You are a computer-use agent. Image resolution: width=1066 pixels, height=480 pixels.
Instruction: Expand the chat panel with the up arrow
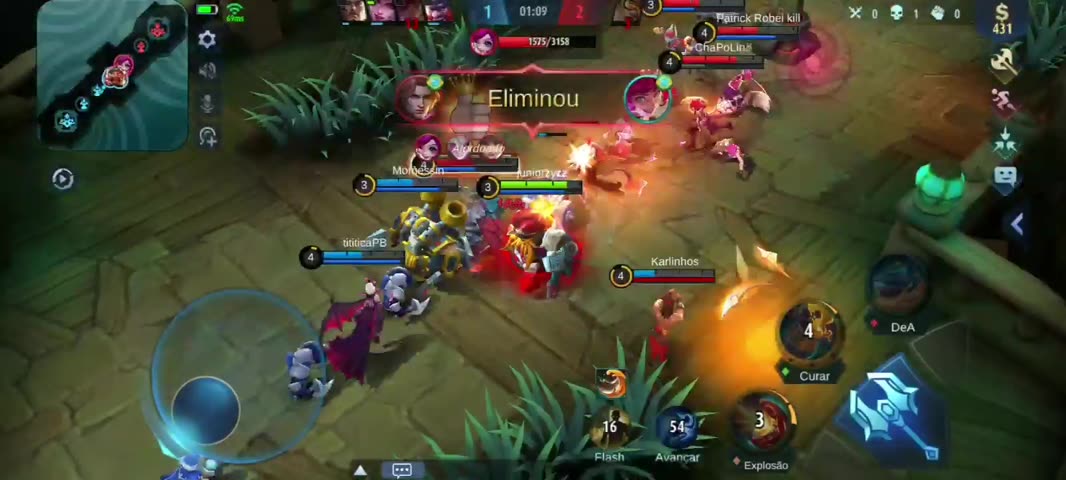point(361,469)
